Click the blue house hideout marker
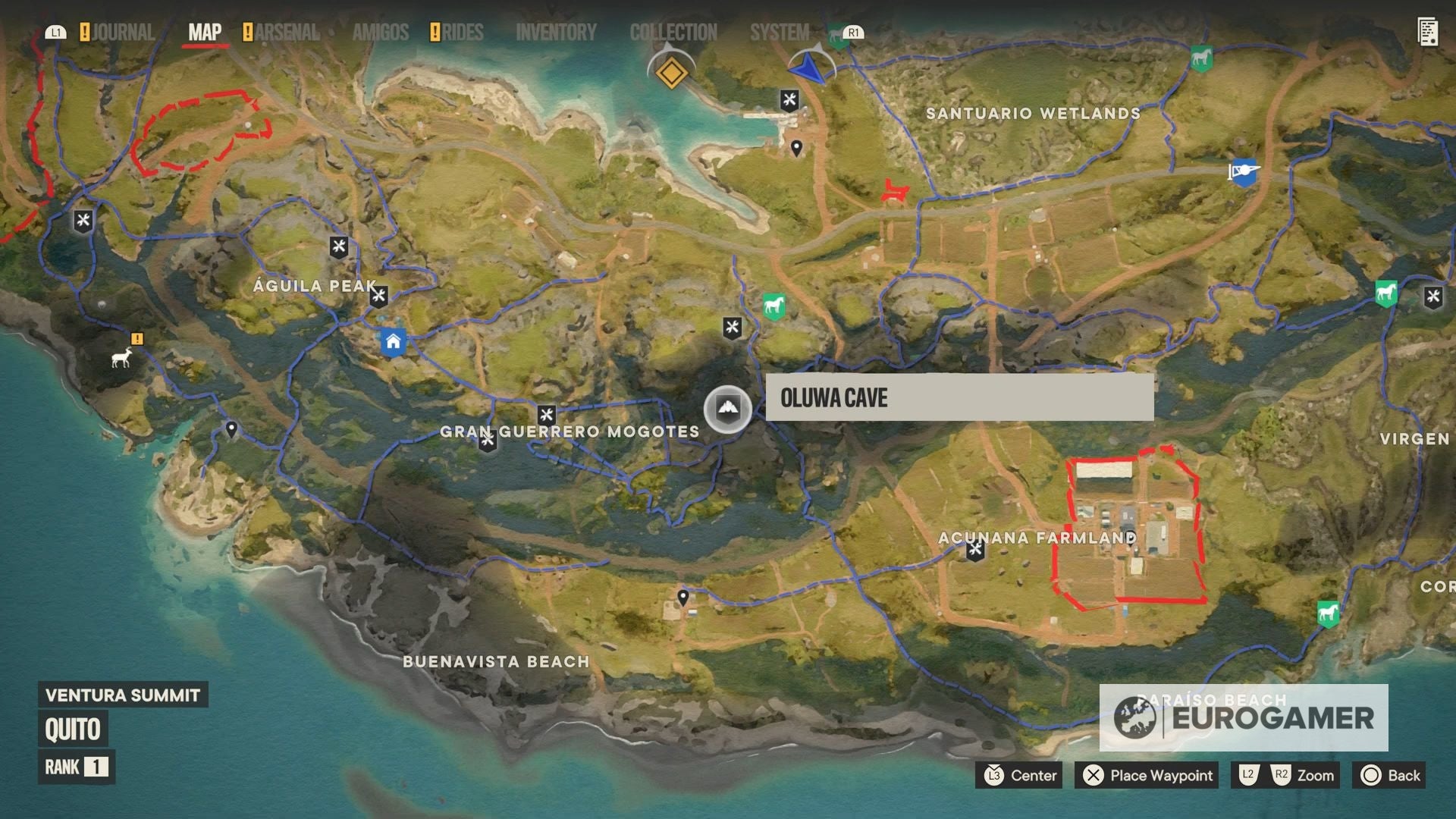Viewport: 1456px width, 819px height. [x=393, y=342]
